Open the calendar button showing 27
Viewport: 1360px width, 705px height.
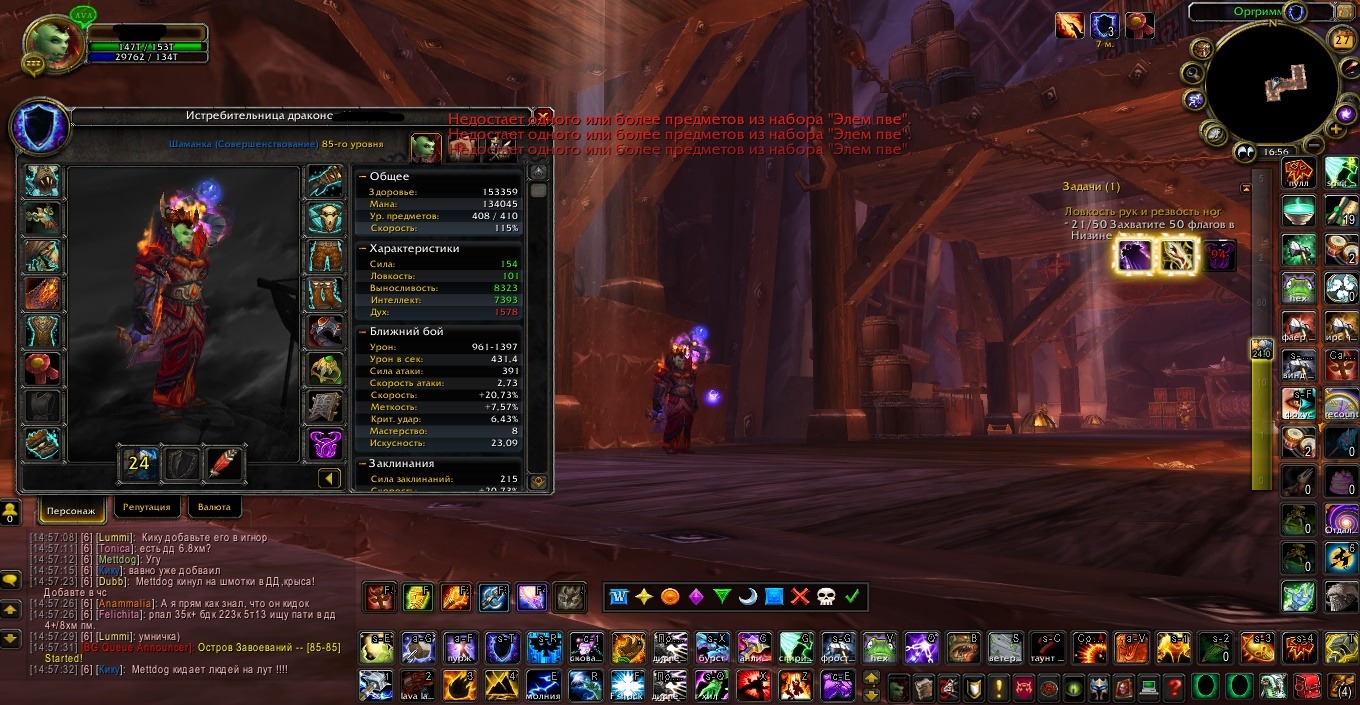(x=1343, y=39)
